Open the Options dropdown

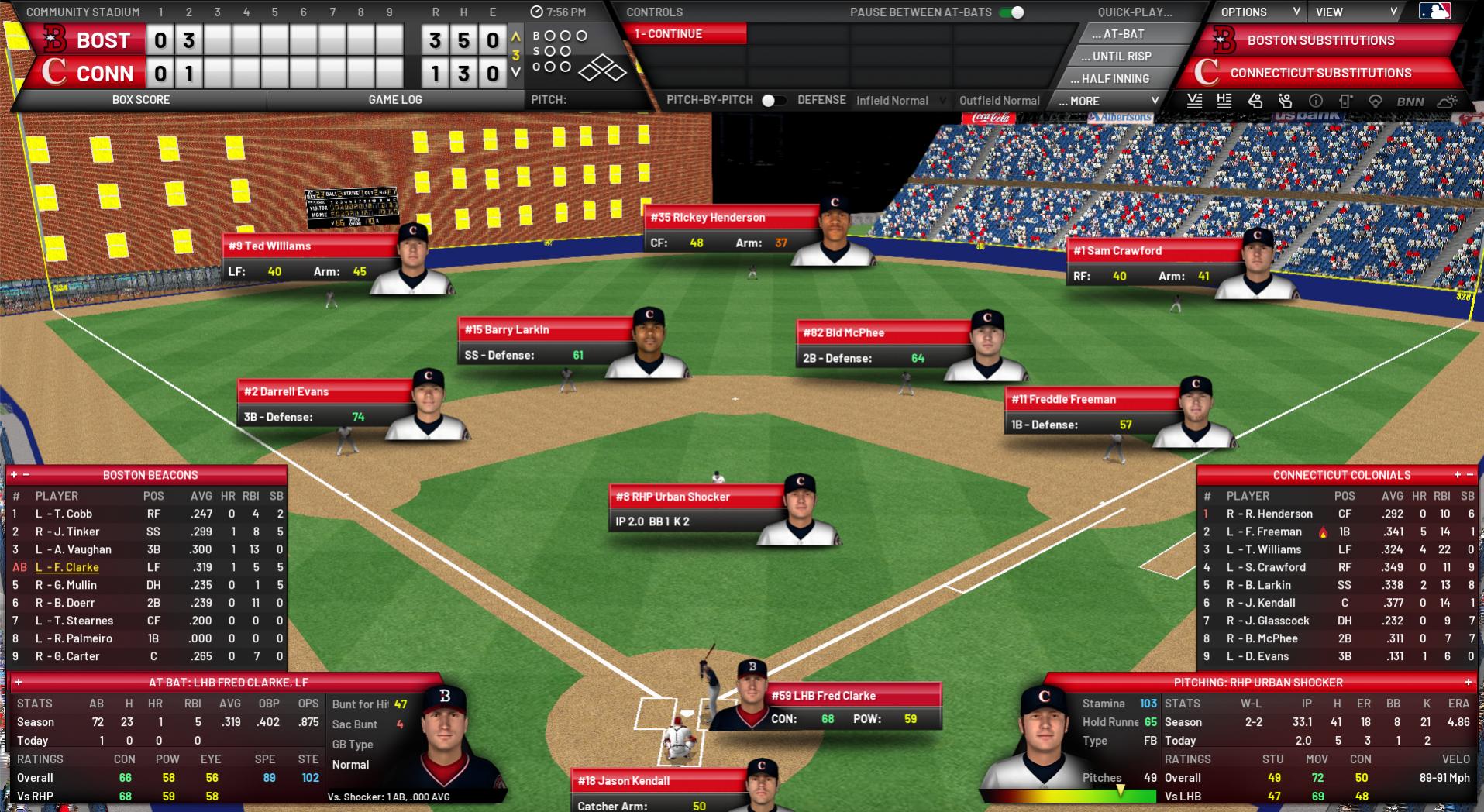(x=1258, y=12)
